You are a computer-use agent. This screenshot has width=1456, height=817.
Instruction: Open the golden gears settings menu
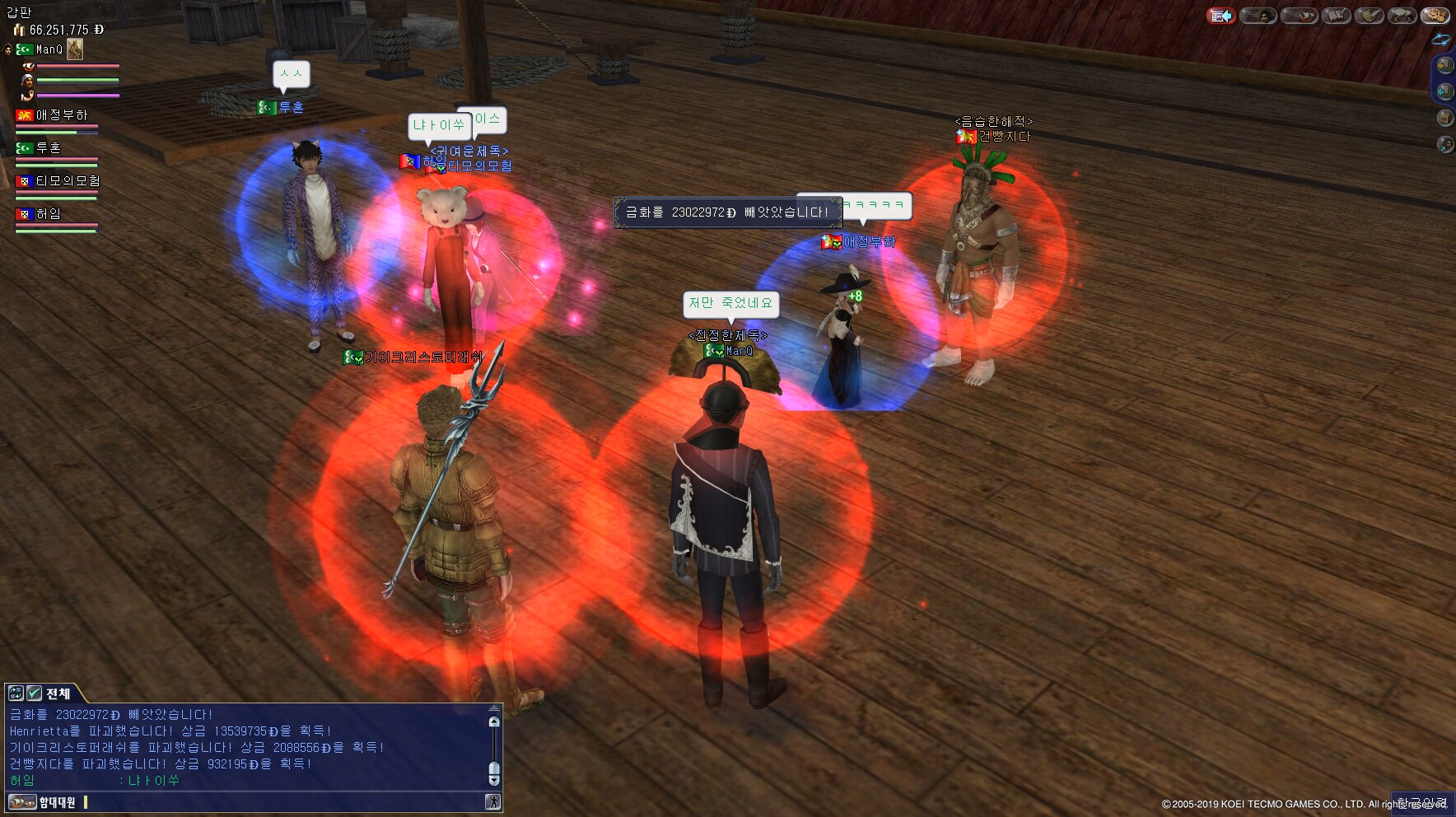point(1435,16)
